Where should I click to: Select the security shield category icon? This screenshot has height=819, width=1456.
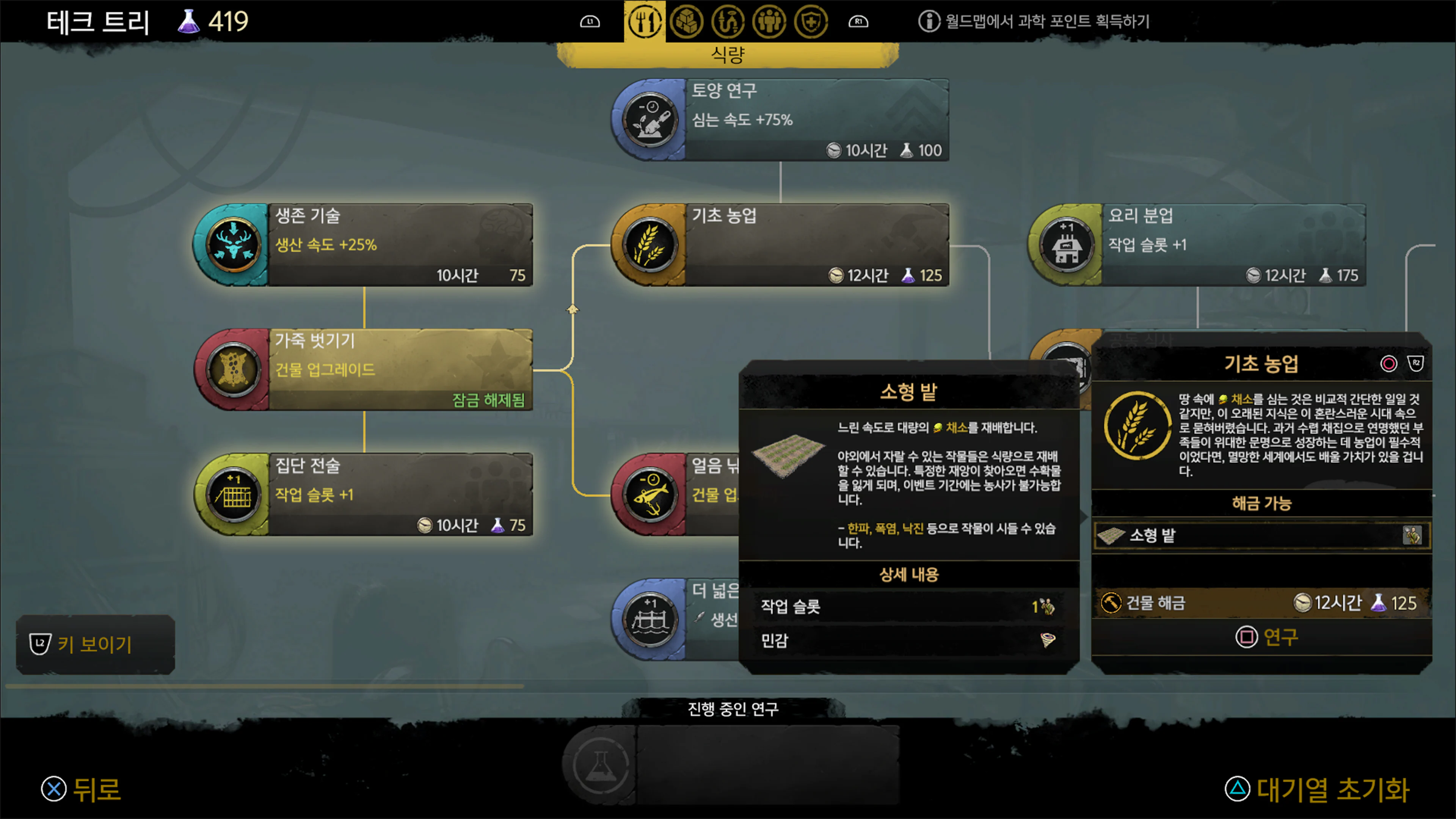pyautogui.click(x=811, y=22)
